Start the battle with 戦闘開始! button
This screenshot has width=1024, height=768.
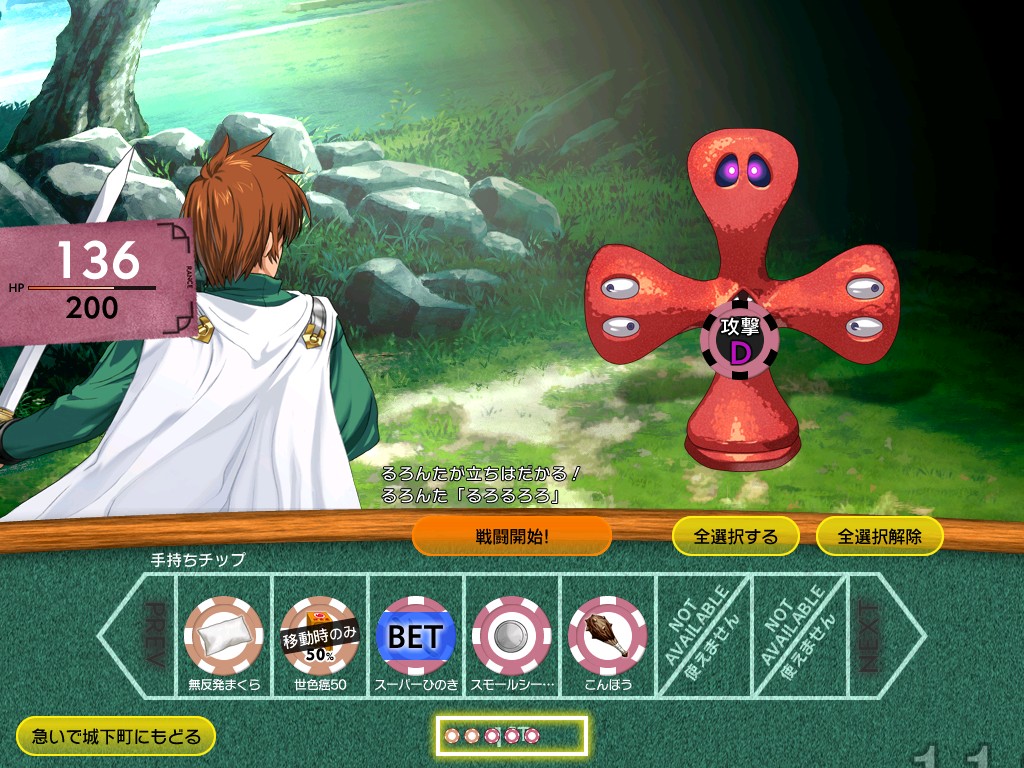click(x=511, y=536)
